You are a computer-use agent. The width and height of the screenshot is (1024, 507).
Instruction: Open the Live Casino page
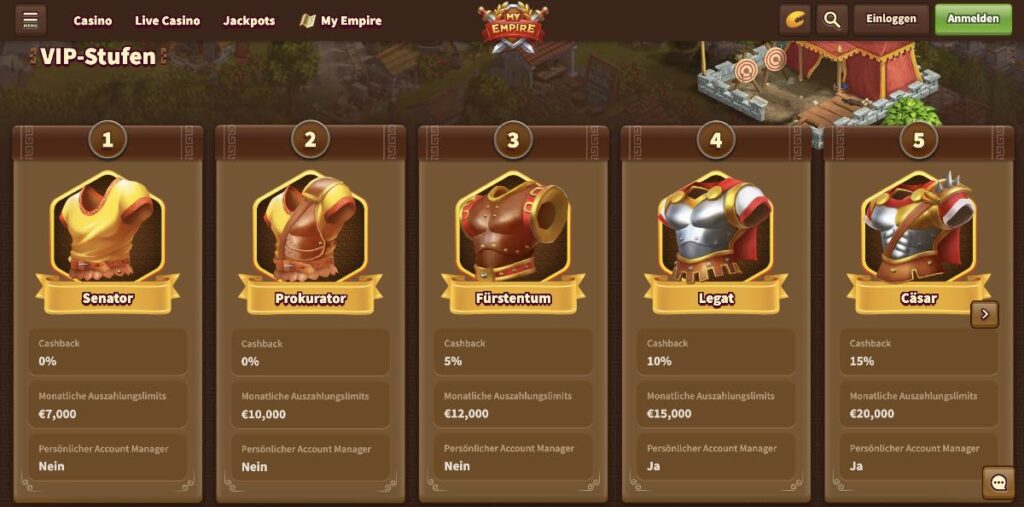click(x=167, y=21)
